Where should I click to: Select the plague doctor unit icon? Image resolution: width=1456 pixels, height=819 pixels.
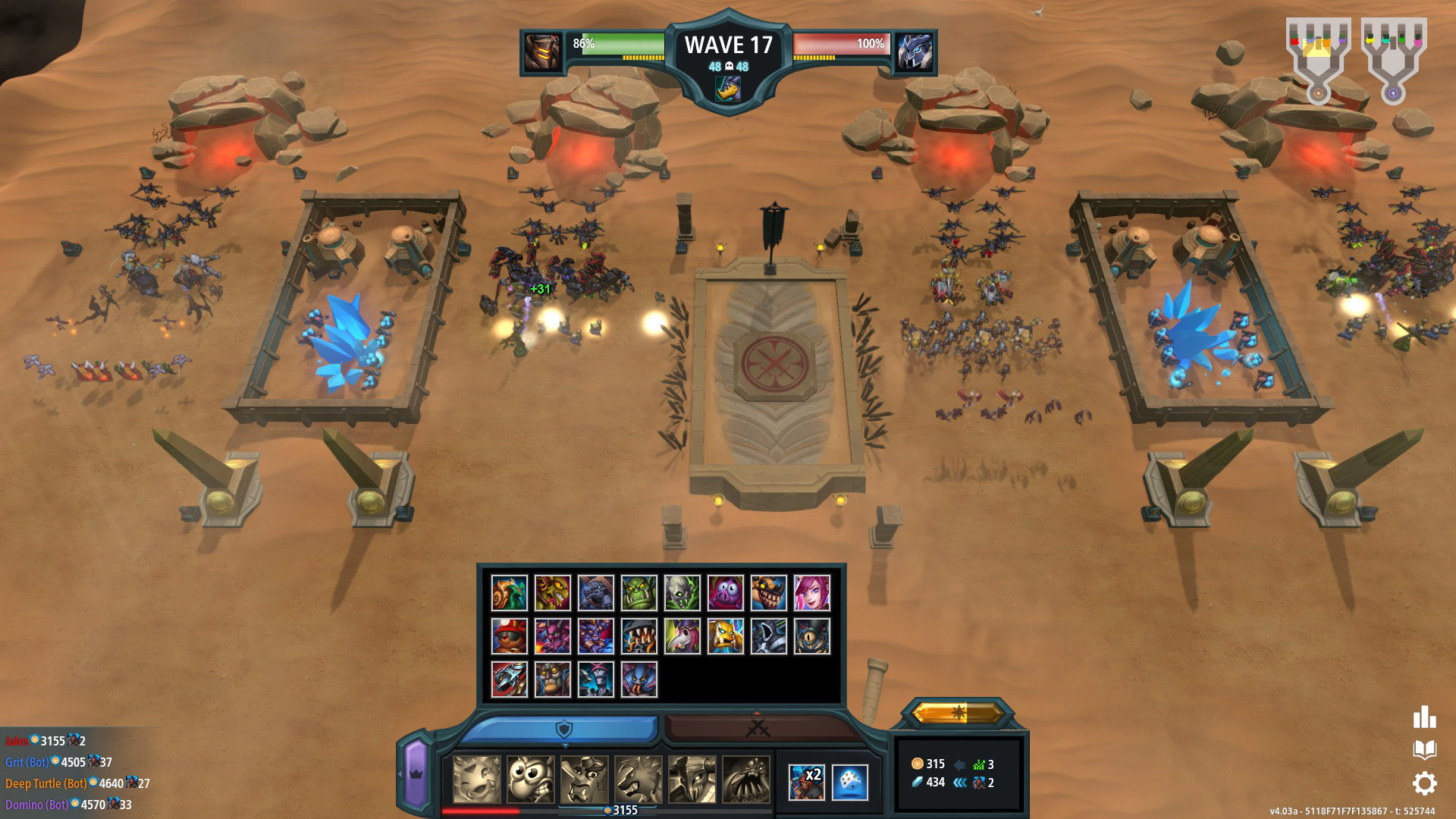click(682, 635)
